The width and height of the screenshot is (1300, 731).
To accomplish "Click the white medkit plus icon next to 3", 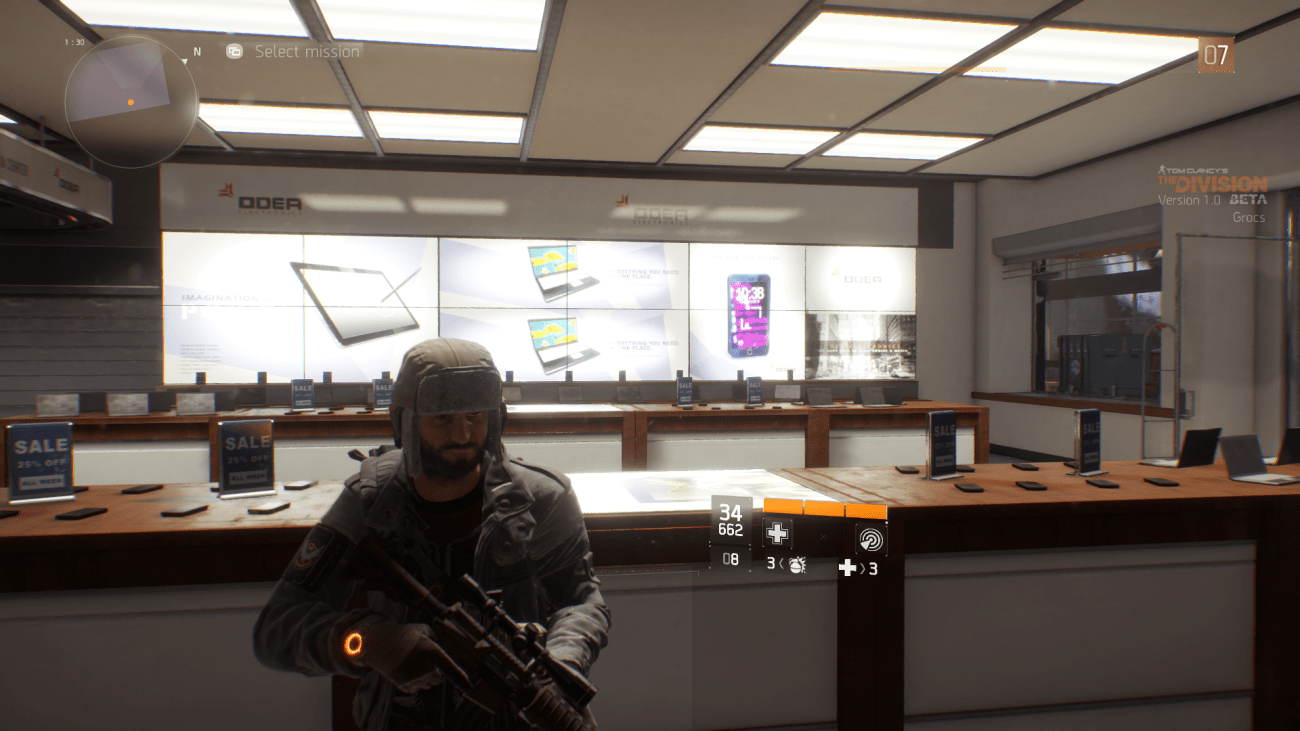I will [x=848, y=569].
